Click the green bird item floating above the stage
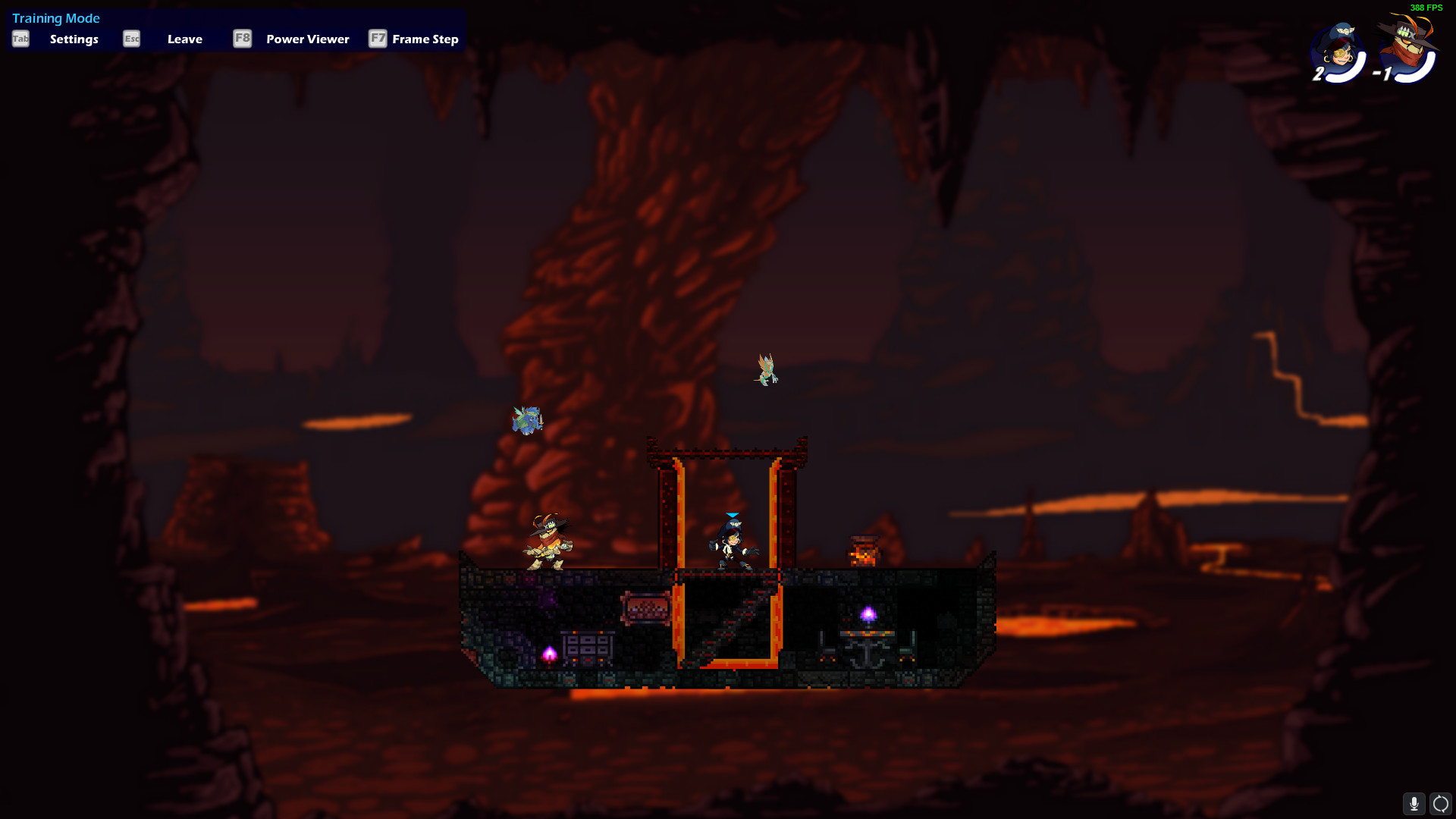This screenshot has width=1456, height=819. point(765,369)
